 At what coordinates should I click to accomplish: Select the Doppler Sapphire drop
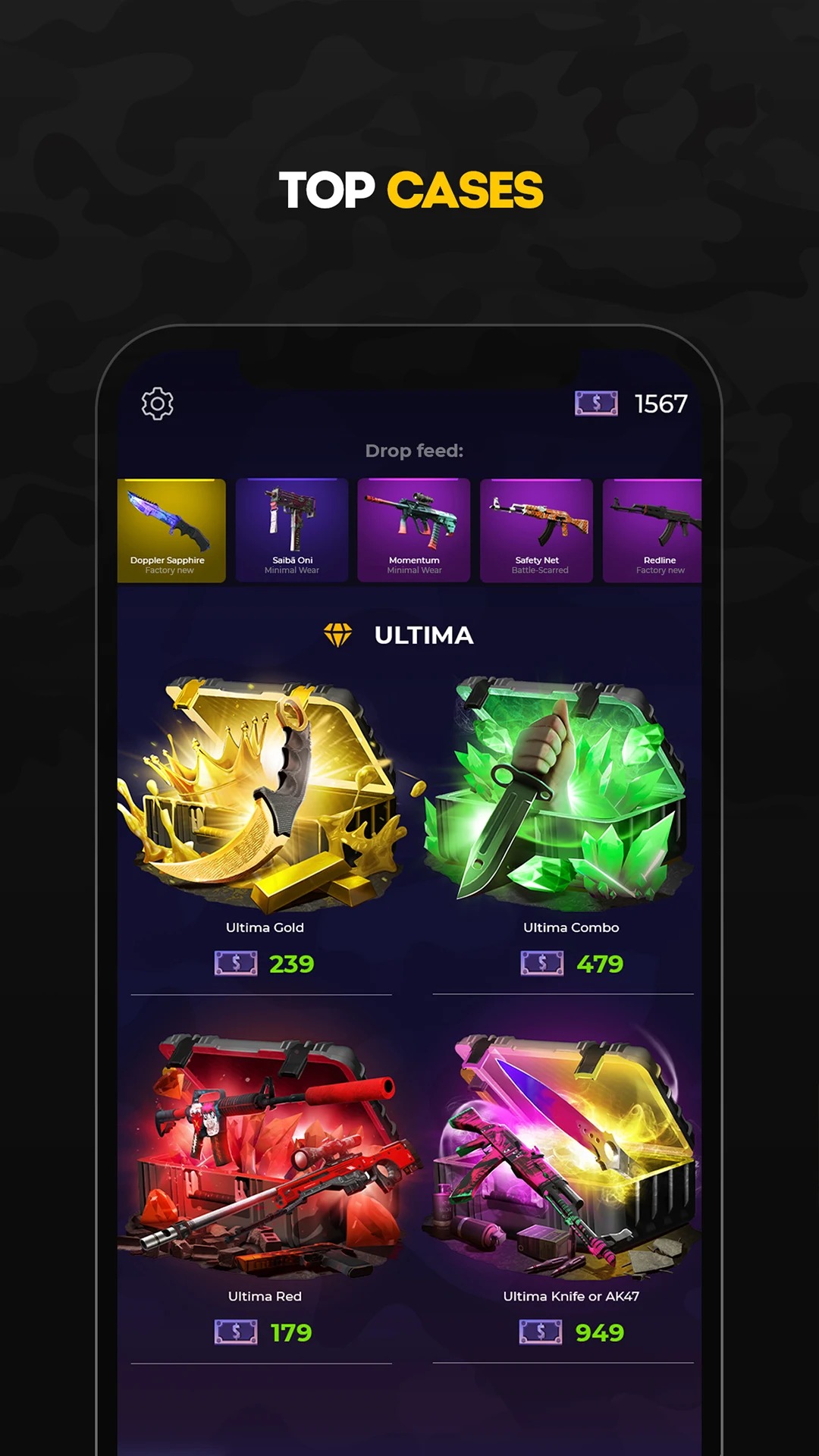(x=171, y=530)
